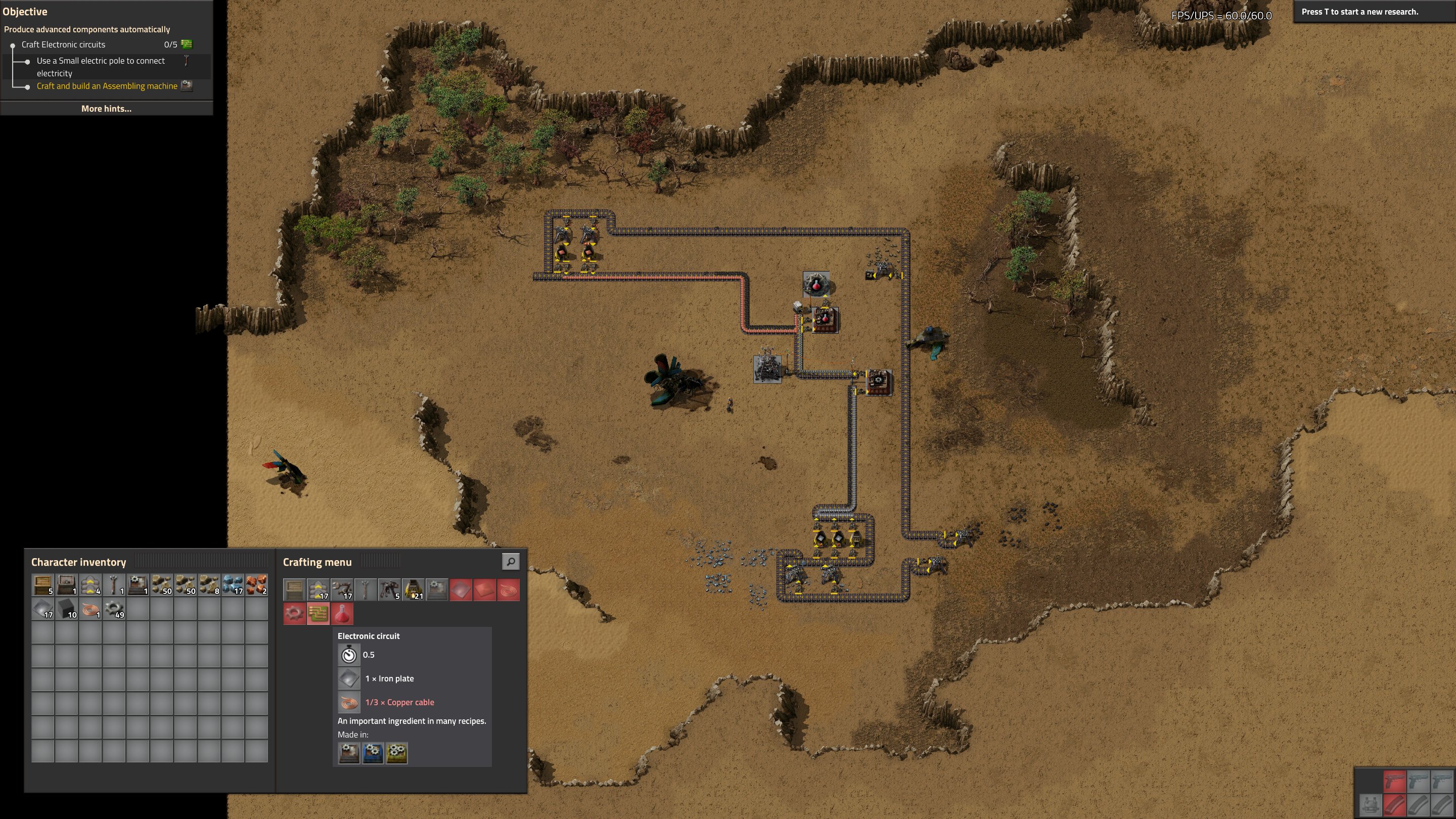This screenshot has width=1456, height=819.
Task: Choose the copper cable crafting recipe
Action: (x=508, y=589)
